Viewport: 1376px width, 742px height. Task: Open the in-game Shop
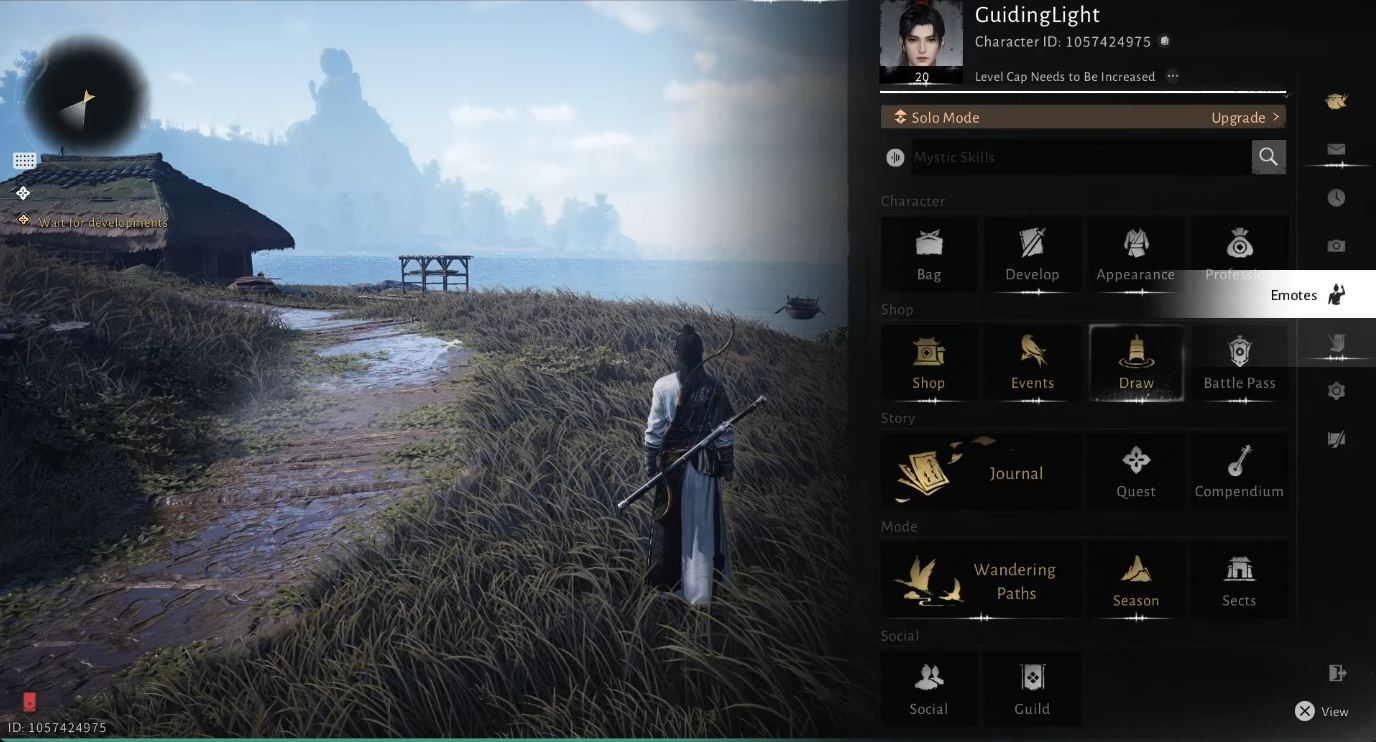(x=928, y=363)
